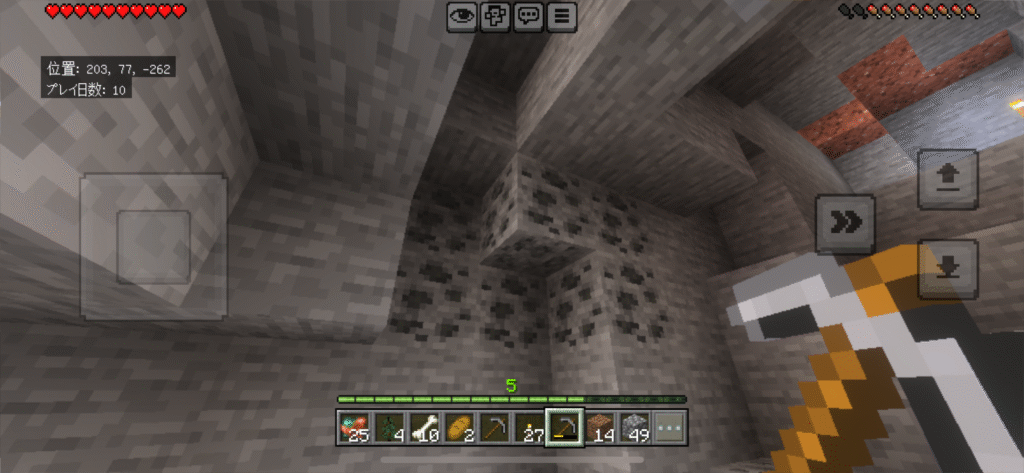Tap the movement joystick pad
This screenshot has width=1024, height=473.
tap(153, 246)
